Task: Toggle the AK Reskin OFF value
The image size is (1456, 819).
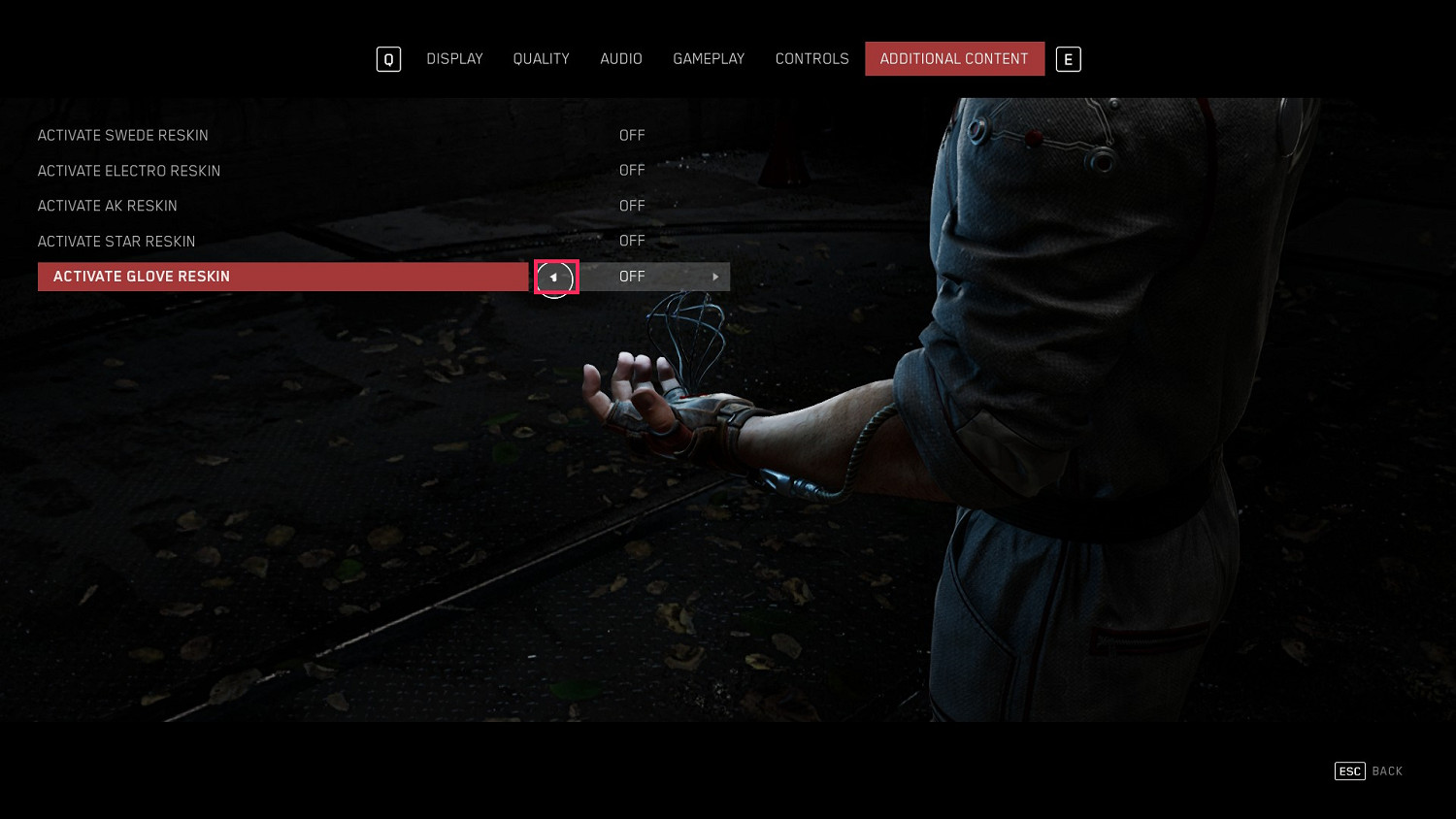Action: (632, 206)
